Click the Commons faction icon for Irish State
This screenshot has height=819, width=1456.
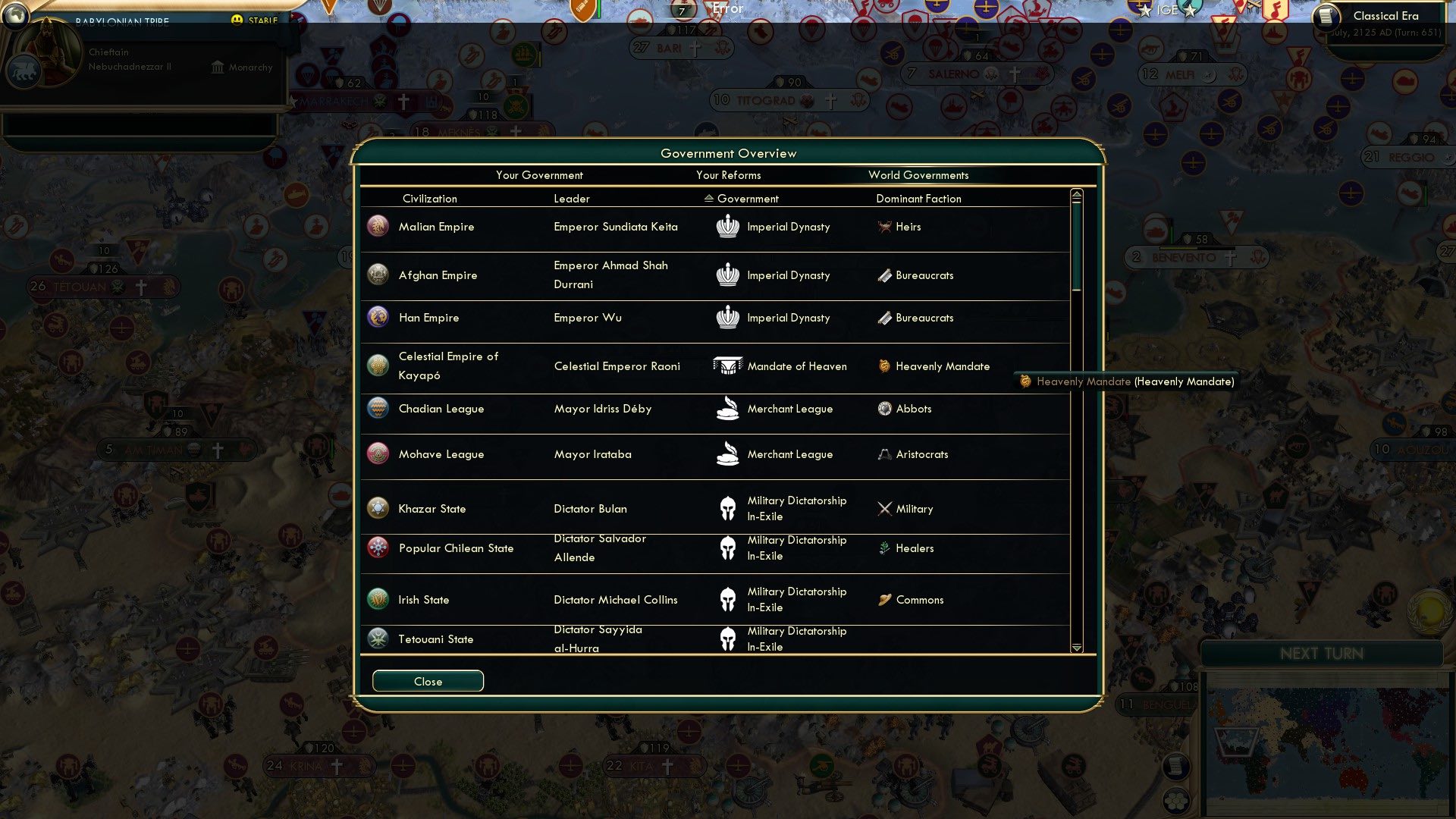point(884,599)
